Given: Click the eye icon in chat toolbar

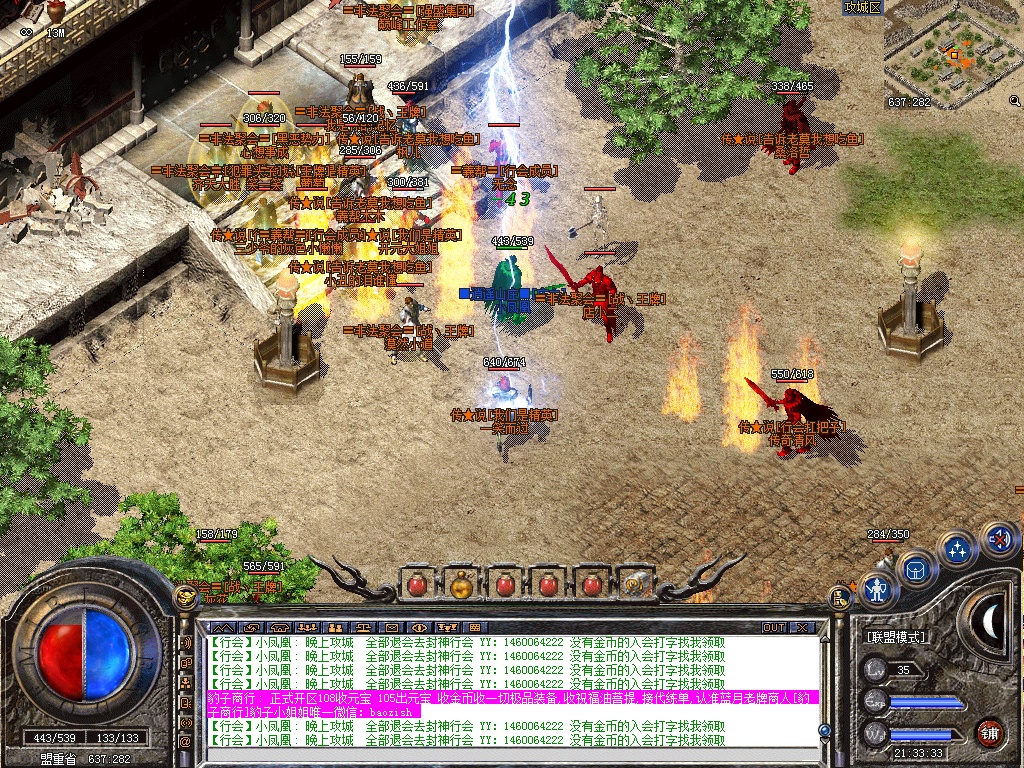Looking at the screenshot, I should point(419,627).
